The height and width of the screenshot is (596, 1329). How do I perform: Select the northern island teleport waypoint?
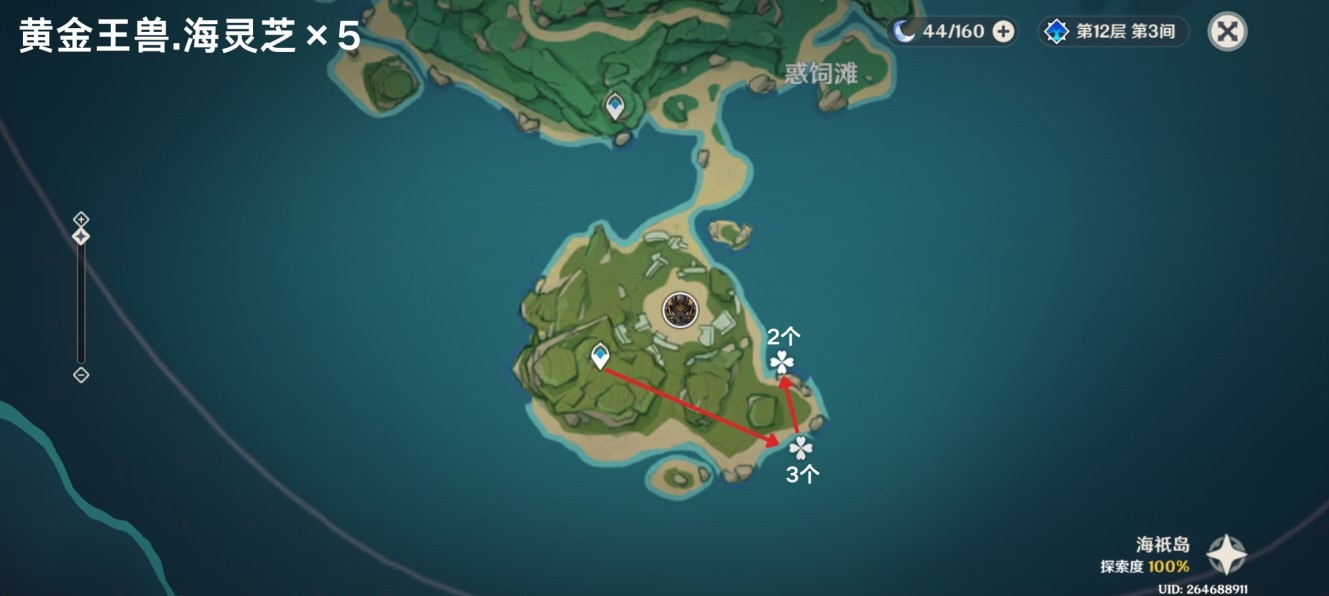pos(614,105)
